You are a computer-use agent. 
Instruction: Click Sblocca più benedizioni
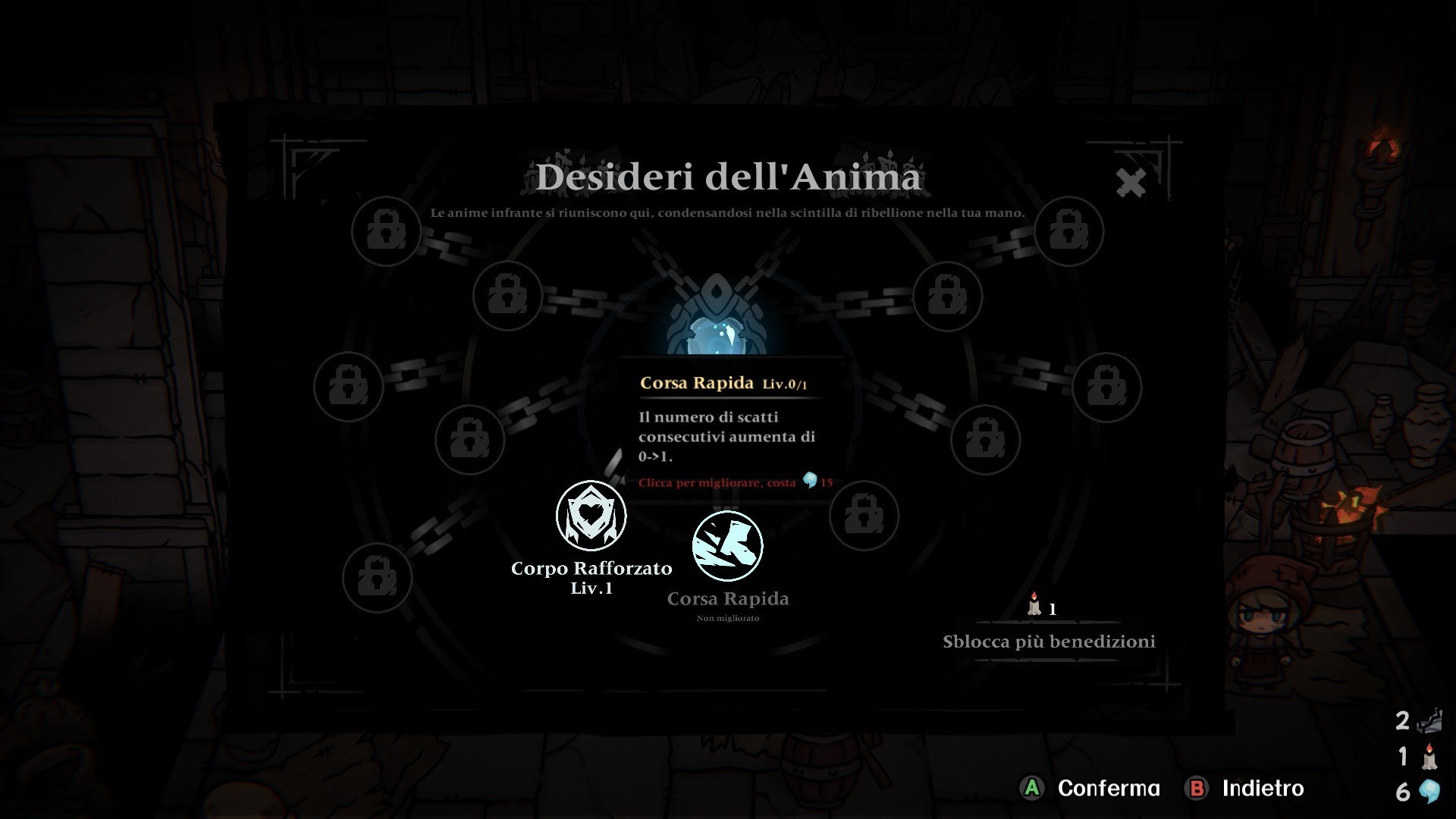tap(1049, 642)
